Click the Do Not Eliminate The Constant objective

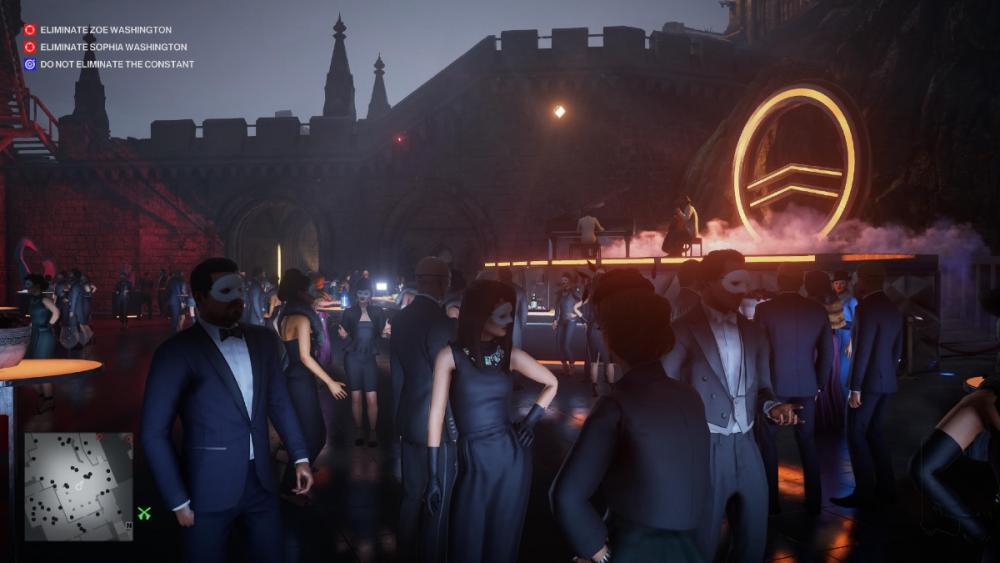click(x=116, y=64)
